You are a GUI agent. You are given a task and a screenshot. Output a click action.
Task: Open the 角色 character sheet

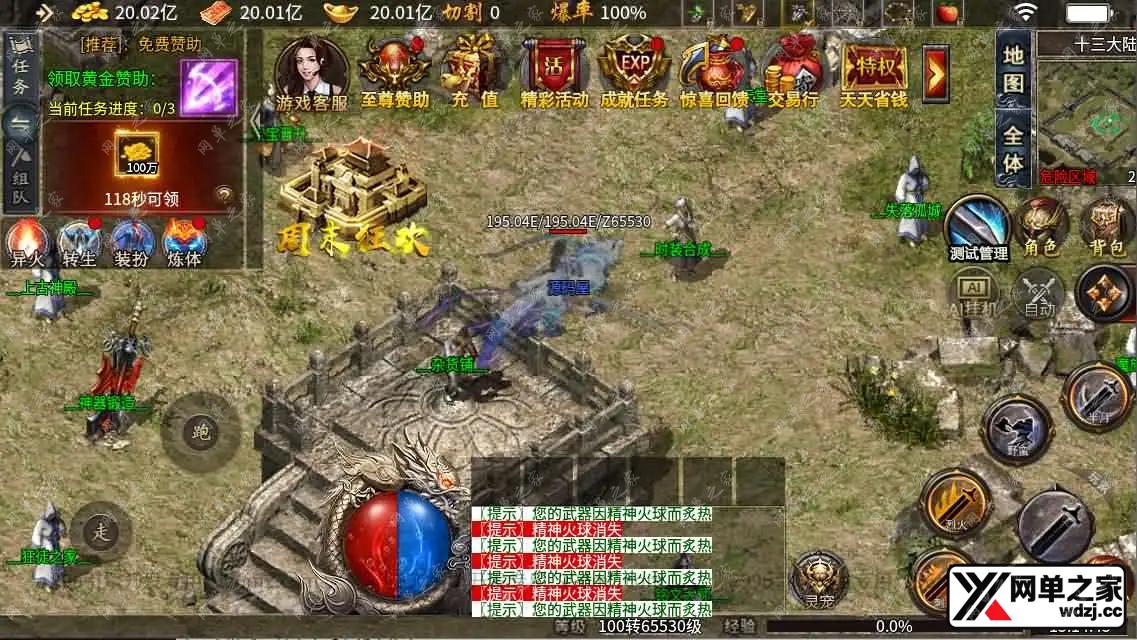pos(1042,224)
